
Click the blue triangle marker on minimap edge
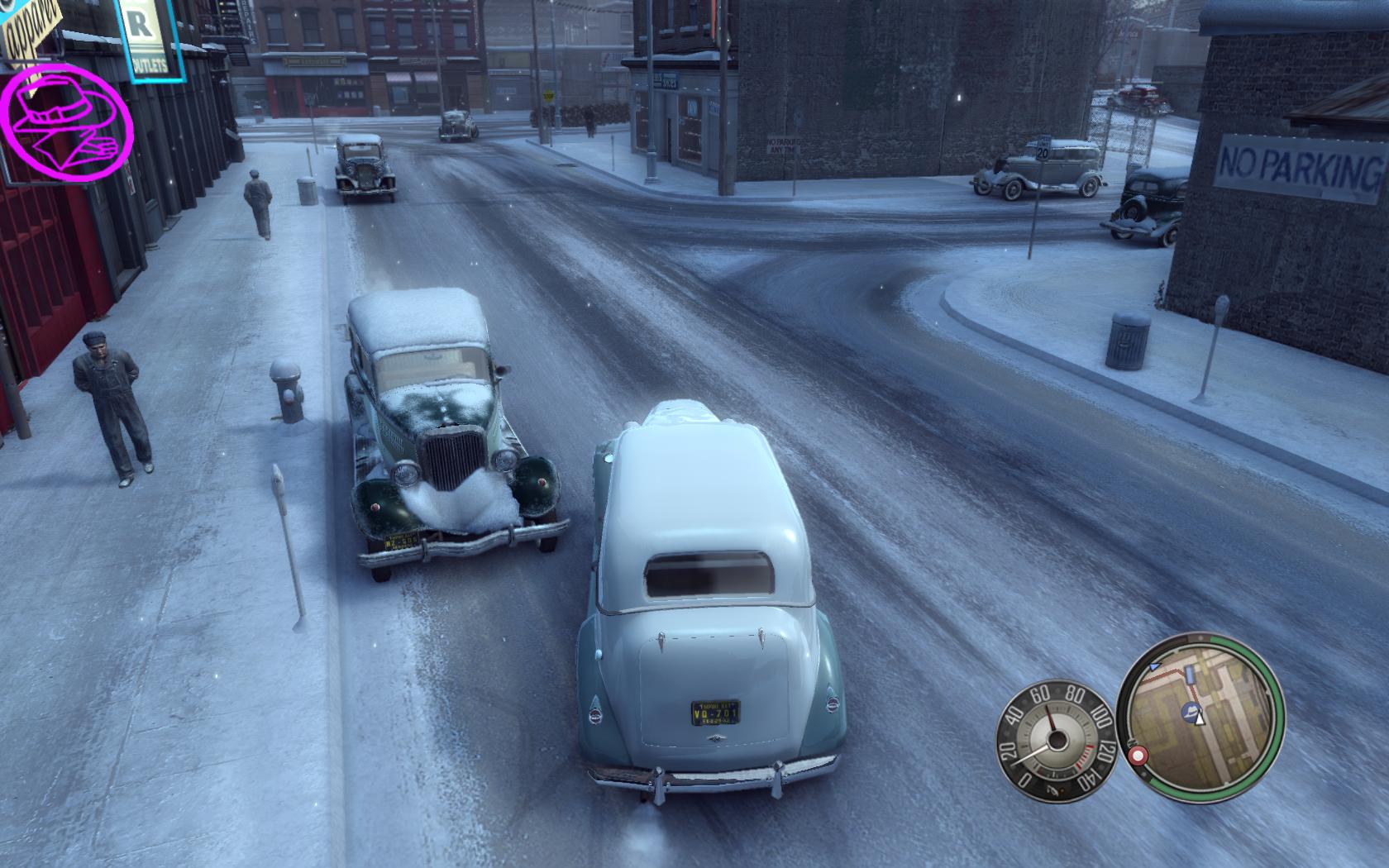point(1155,665)
